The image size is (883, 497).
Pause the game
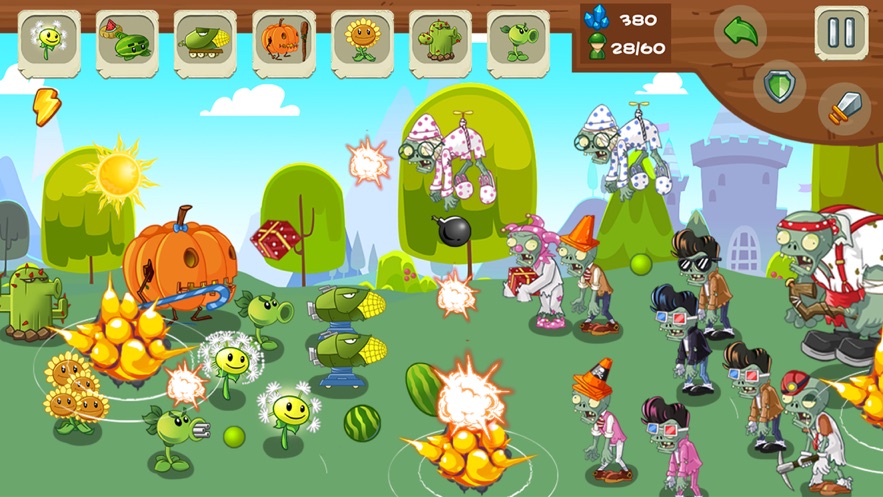pos(841,32)
